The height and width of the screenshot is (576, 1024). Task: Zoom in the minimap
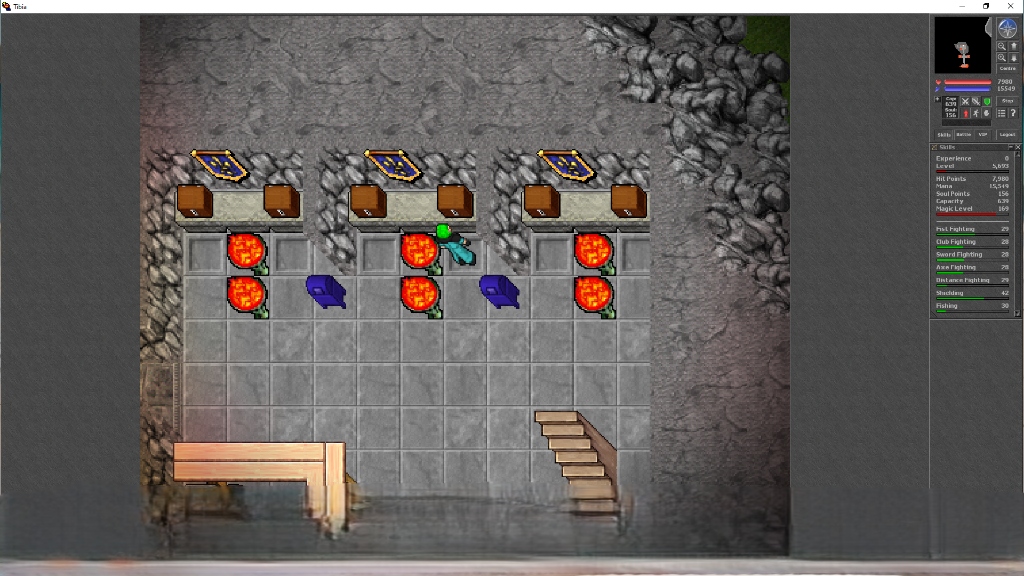(1001, 58)
